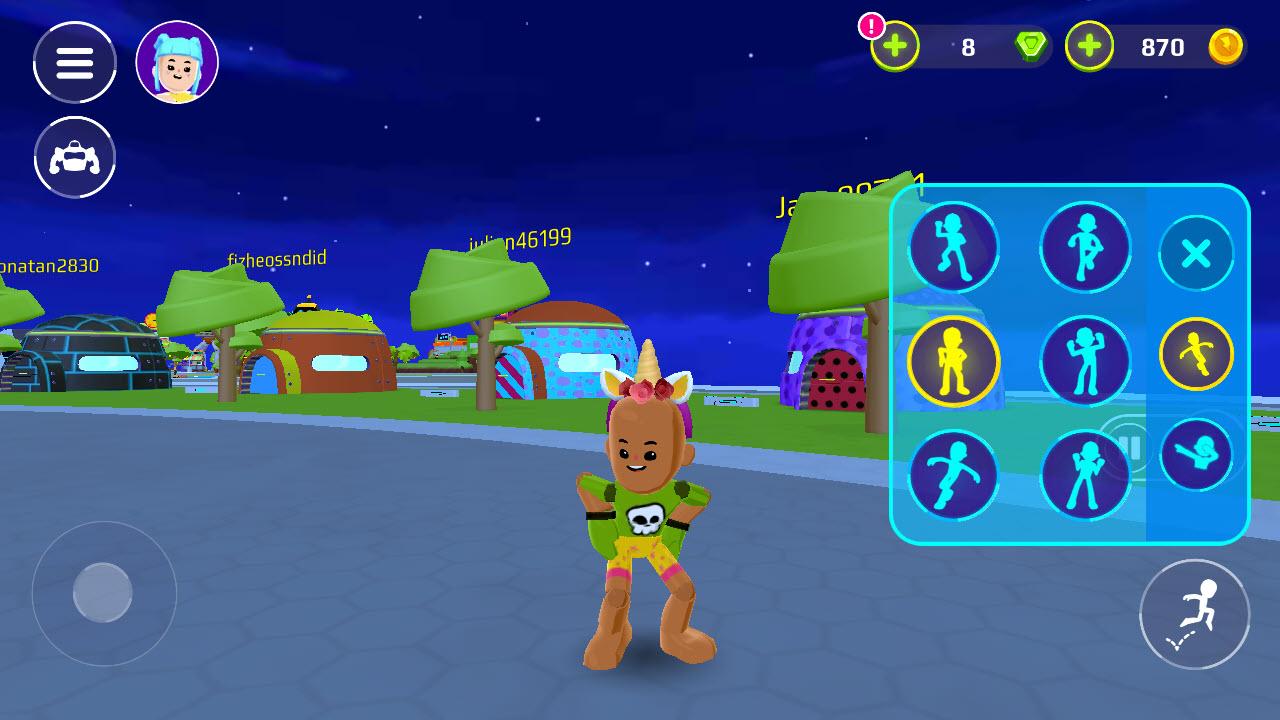Tap the virtual movement joystick
The image size is (1280, 720).
tap(104, 593)
